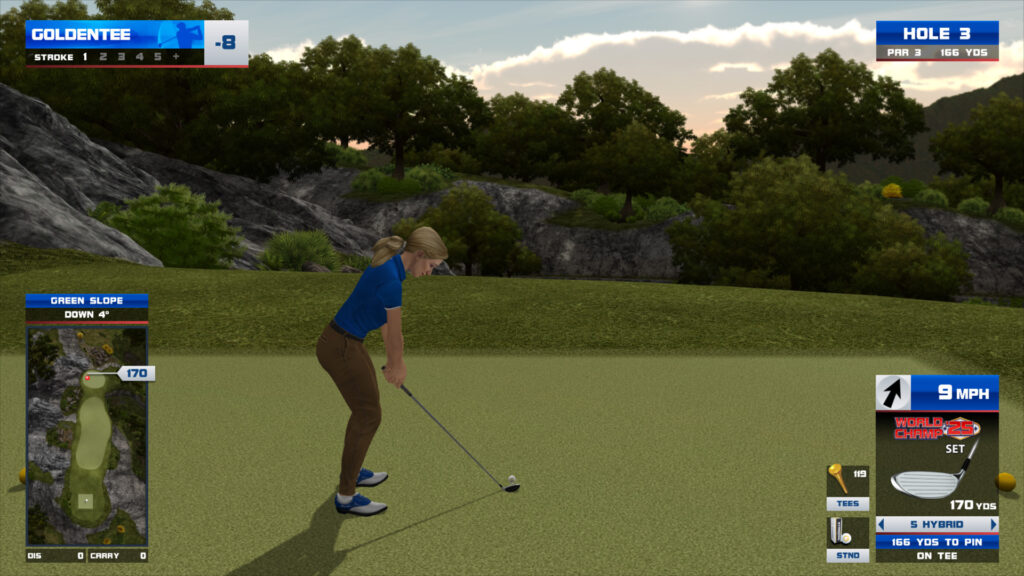Screen dimensions: 1024x576
Task: Select the previous club with the left arrow
Action: 881,524
